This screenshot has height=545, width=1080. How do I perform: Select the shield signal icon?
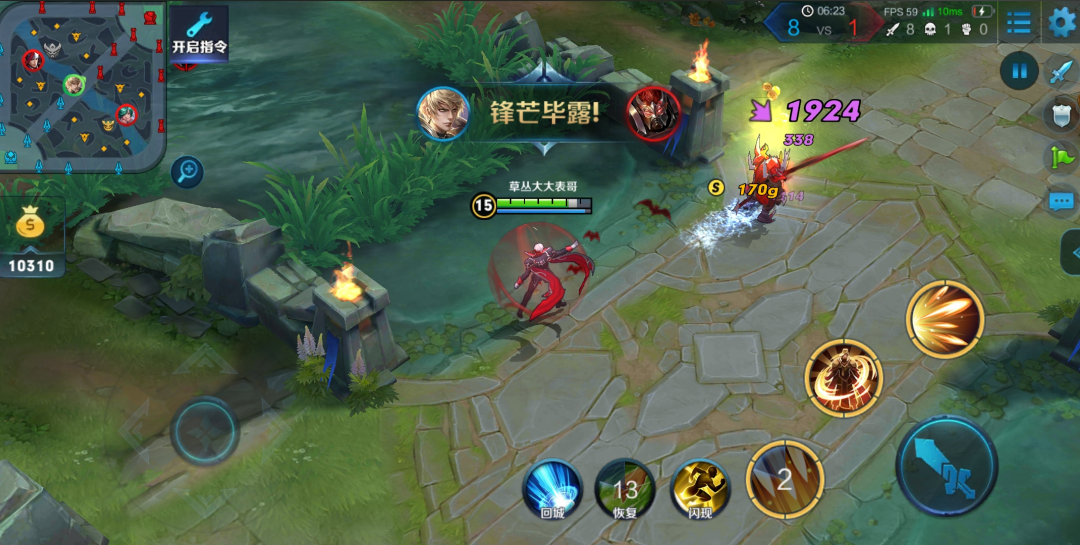tap(1060, 114)
